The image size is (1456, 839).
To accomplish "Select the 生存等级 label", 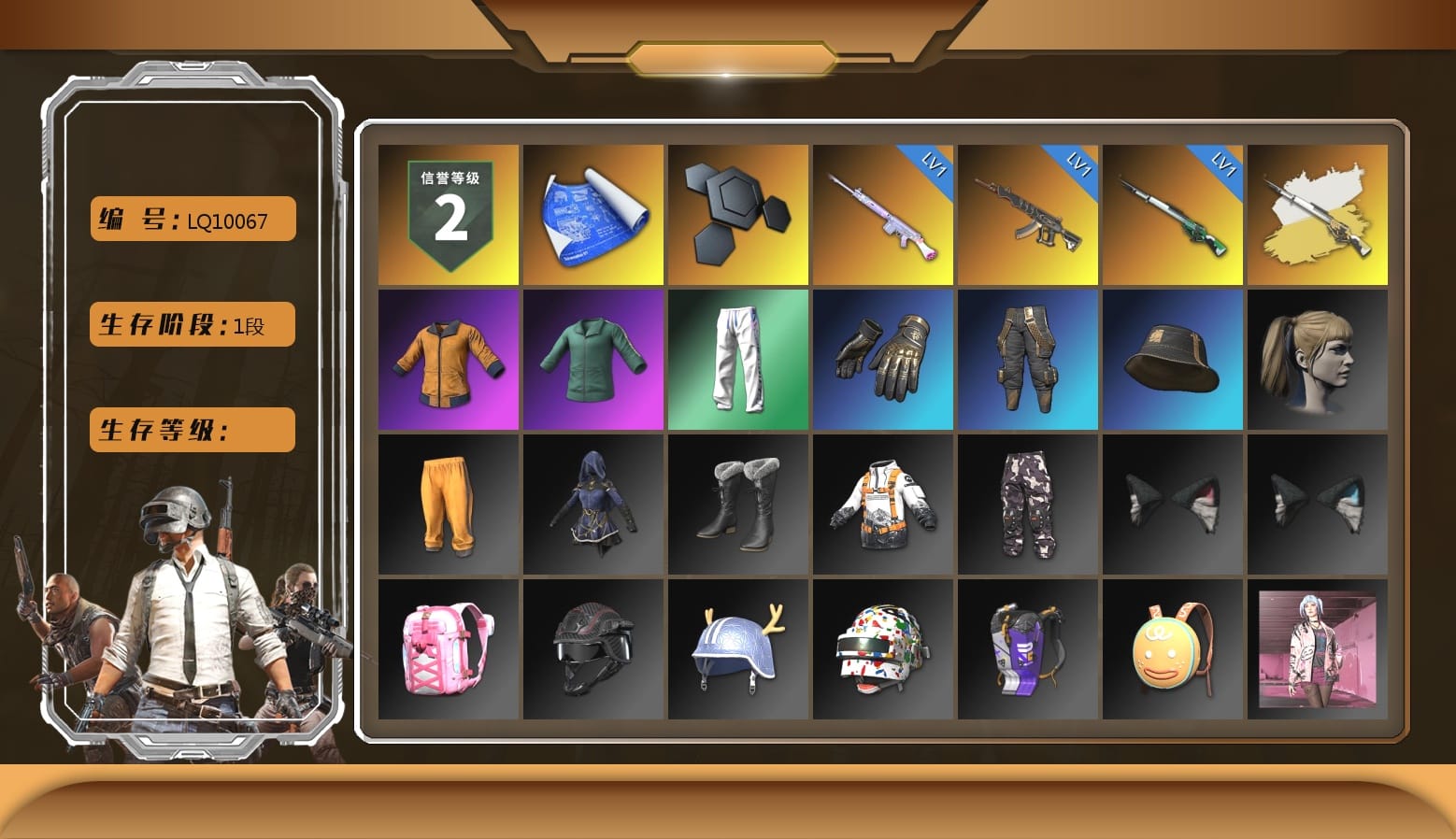I will 191,429.
